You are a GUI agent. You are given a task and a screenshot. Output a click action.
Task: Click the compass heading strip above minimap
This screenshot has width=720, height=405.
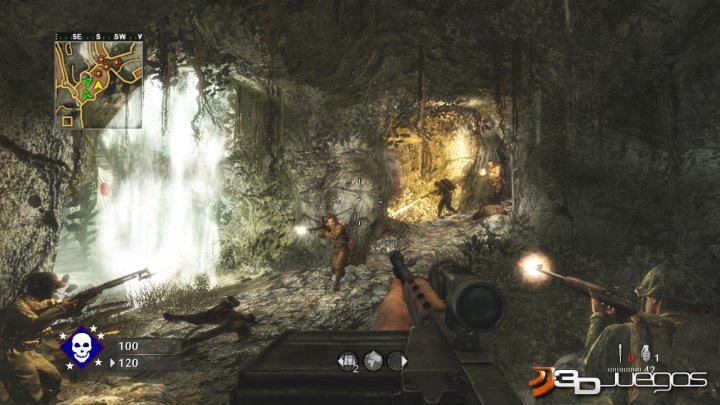[98, 35]
